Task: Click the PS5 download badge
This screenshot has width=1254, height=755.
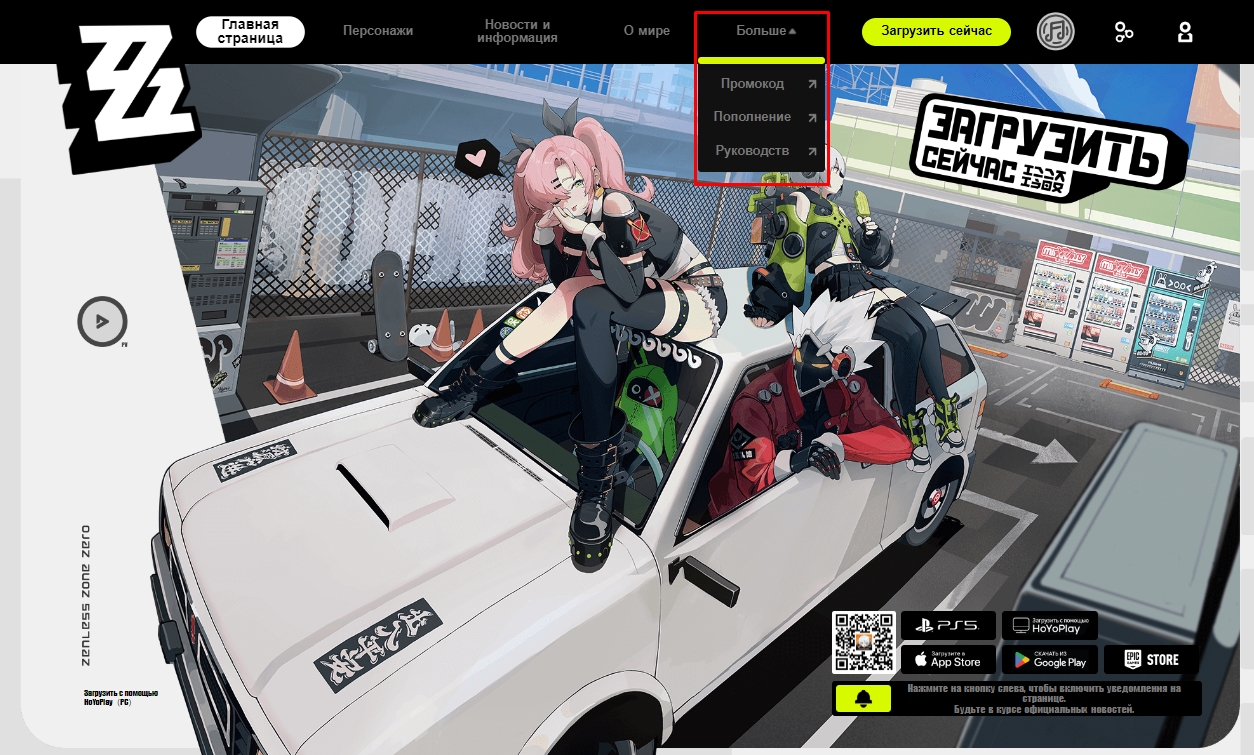Action: click(948, 626)
